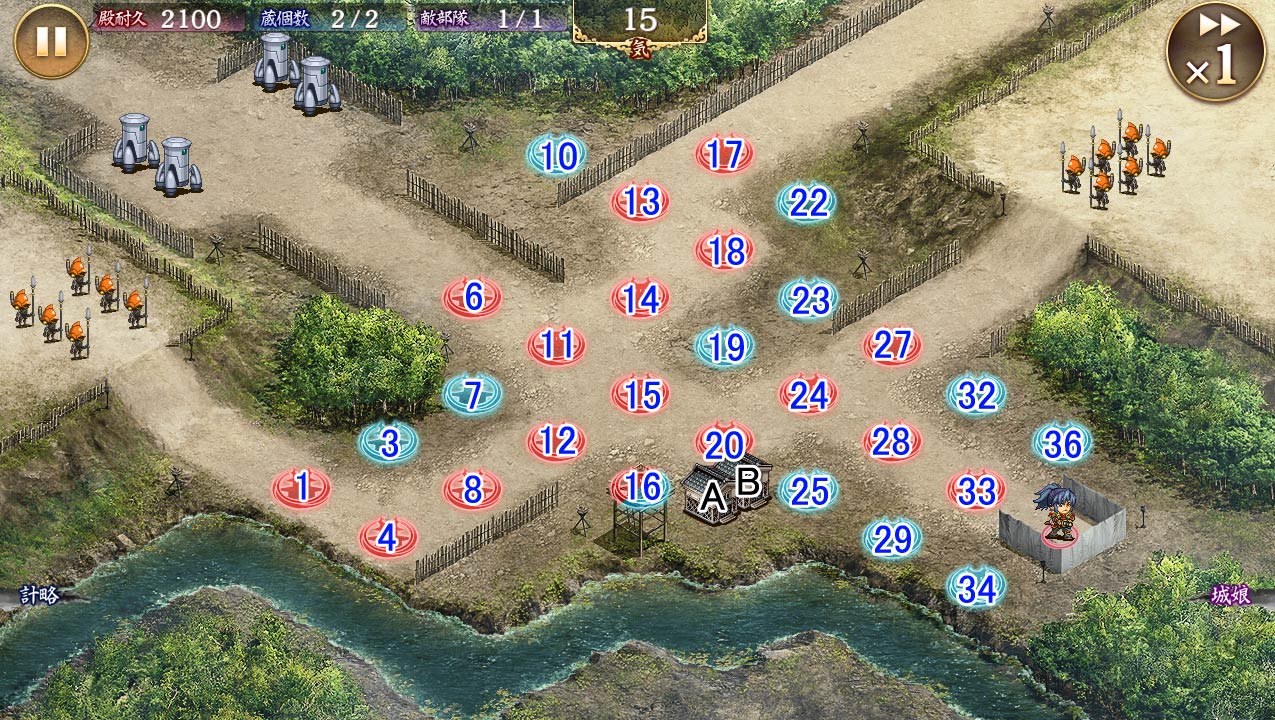Viewport: 1275px width, 720px height.
Task: Choose placement marker 6
Action: coord(473,298)
